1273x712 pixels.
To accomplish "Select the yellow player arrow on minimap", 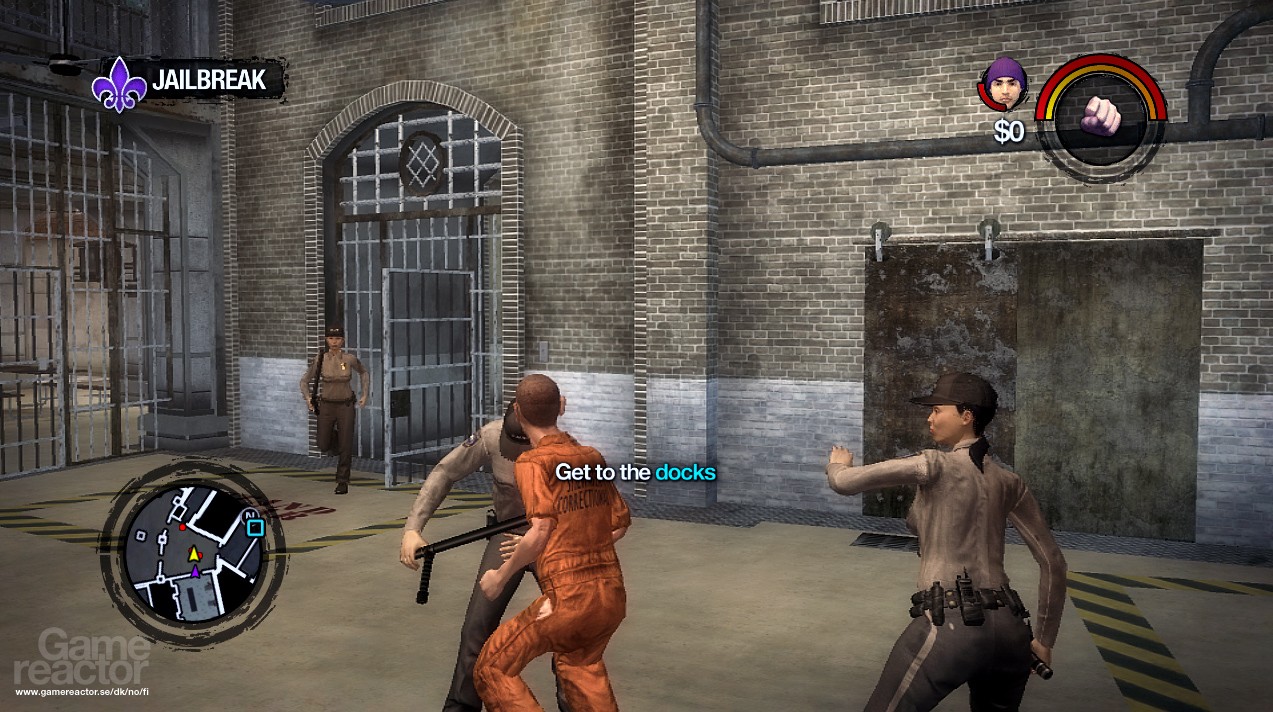I will [194, 553].
